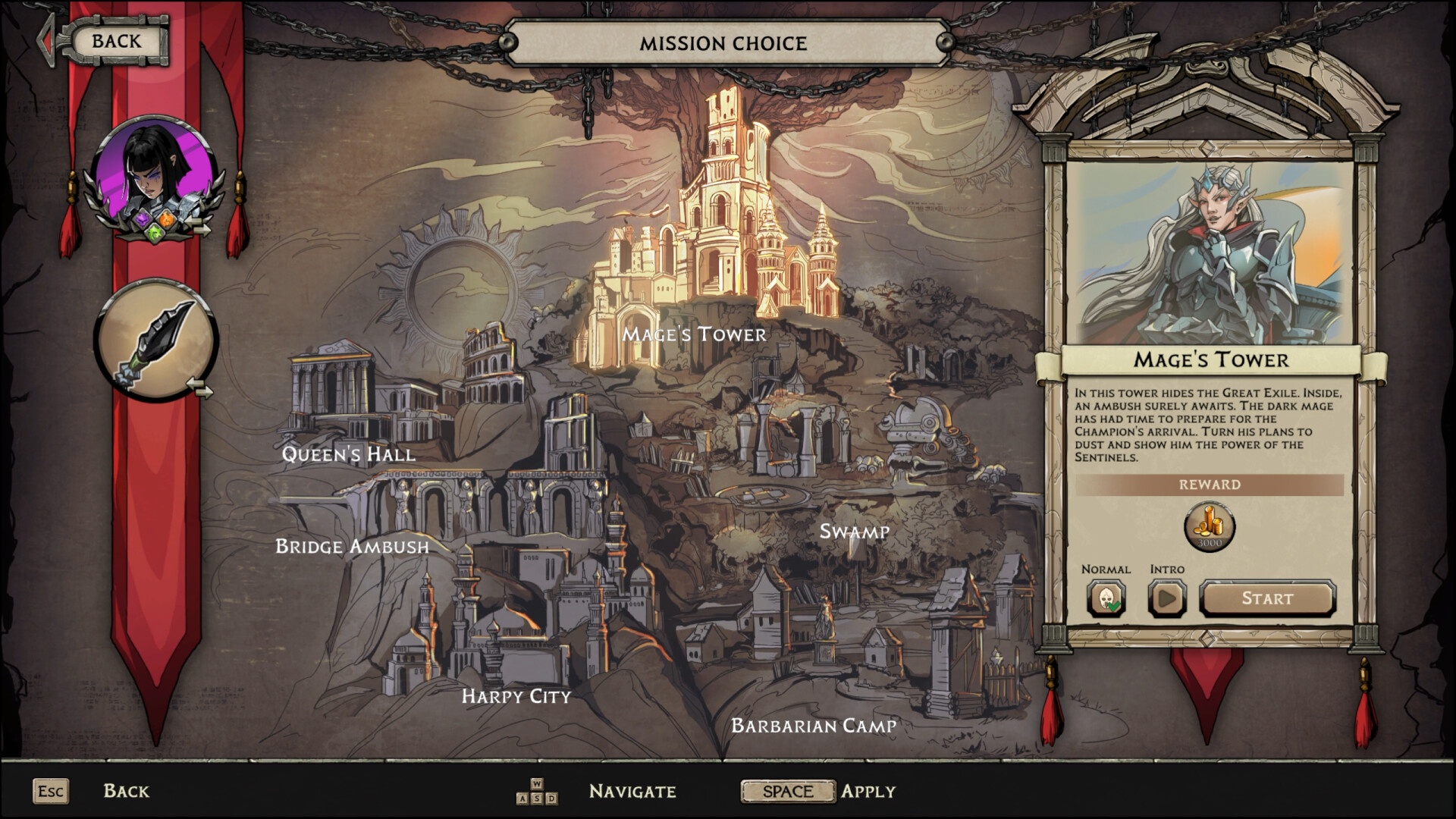This screenshot has height=819, width=1456.
Task: Start the Mage's Tower mission
Action: tap(1266, 598)
